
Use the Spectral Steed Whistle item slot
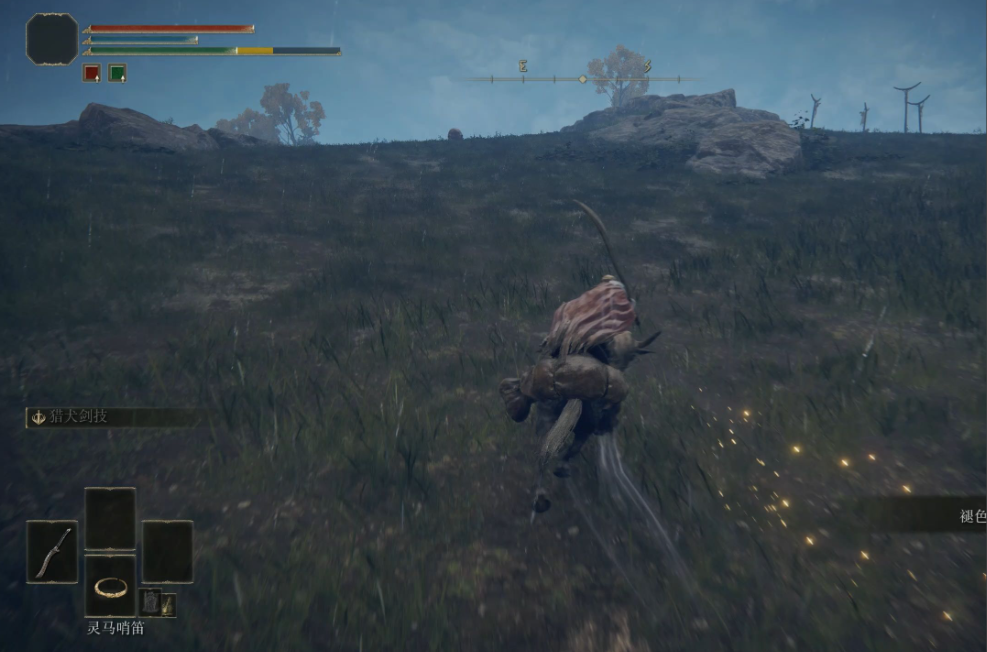point(110,587)
